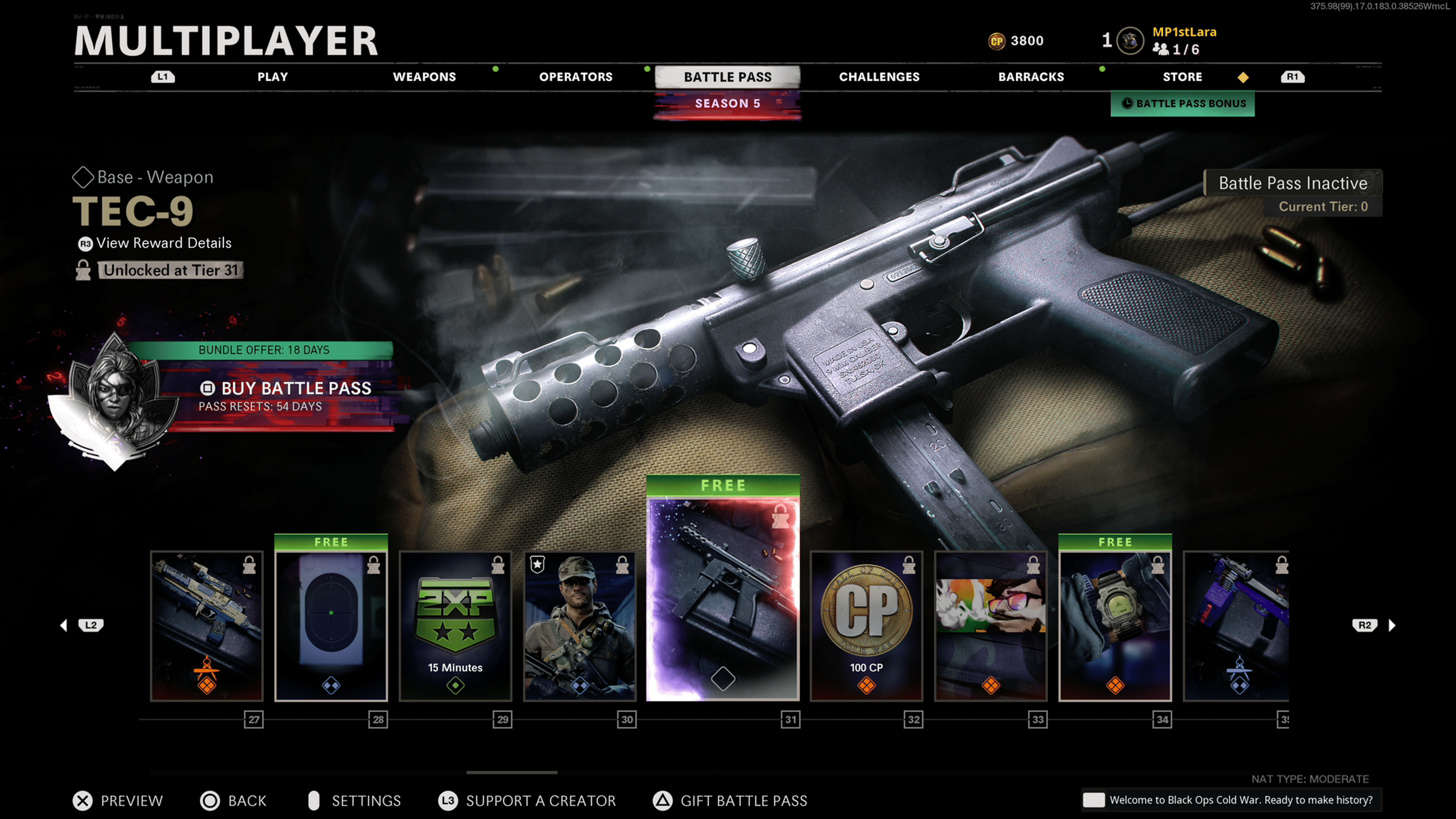Pick the free wrist watch reward
Screen dimensions: 1456x819
(x=1115, y=626)
